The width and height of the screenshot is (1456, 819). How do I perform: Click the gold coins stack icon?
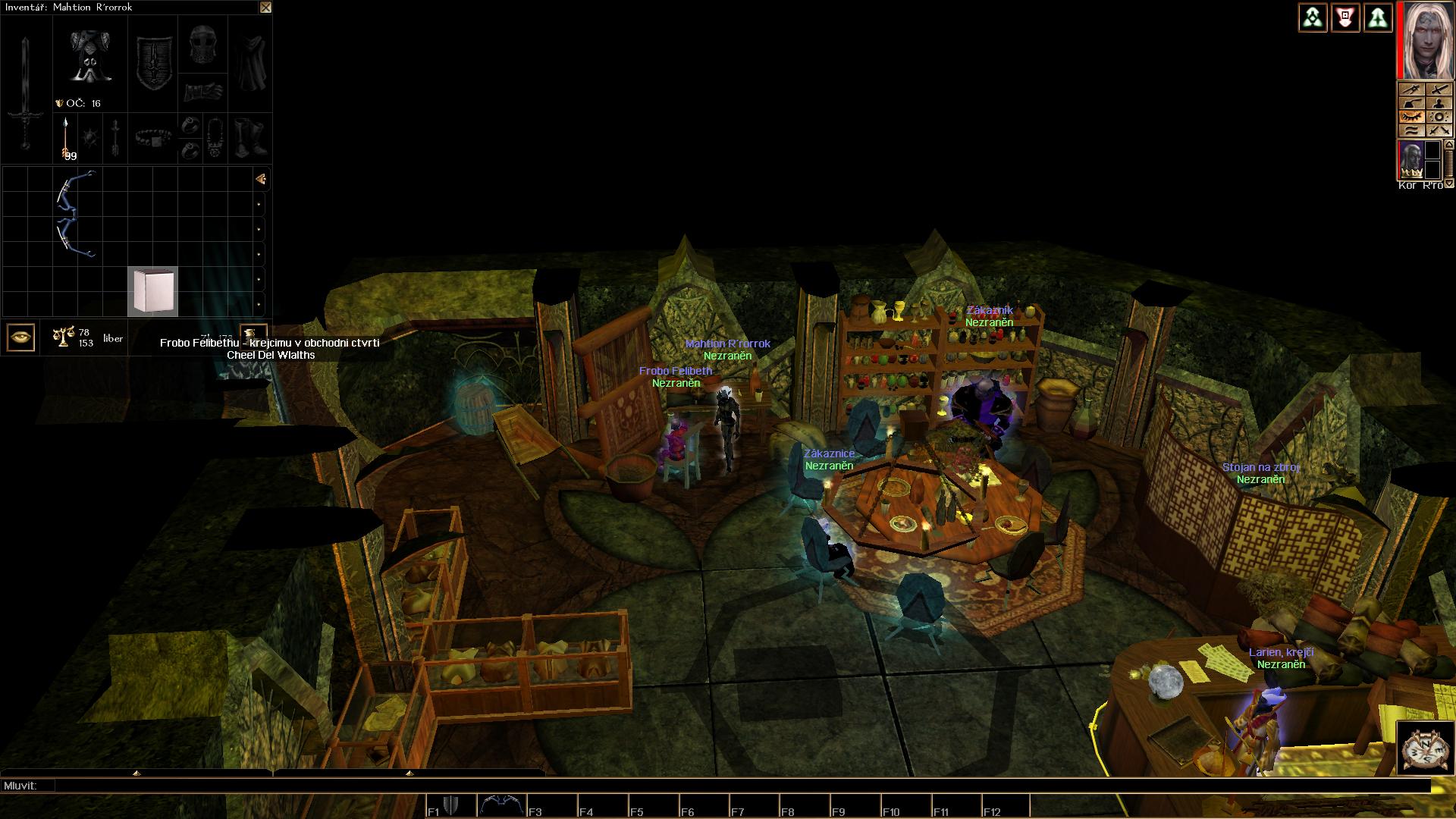(x=253, y=333)
